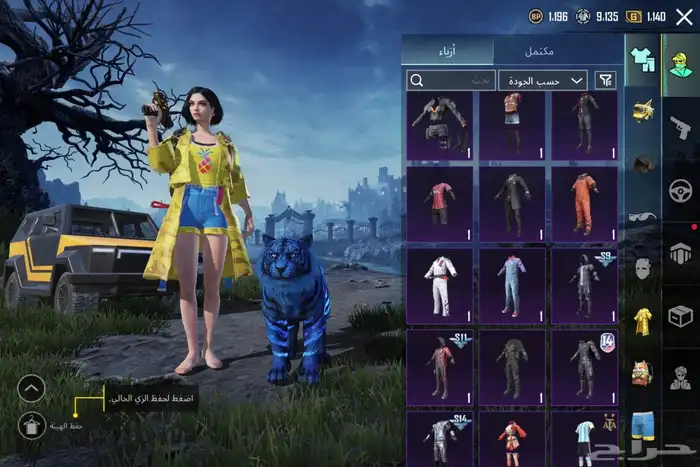This screenshot has width=700, height=467.
Task: Select the S11 red hooded outfit
Action: (440, 367)
